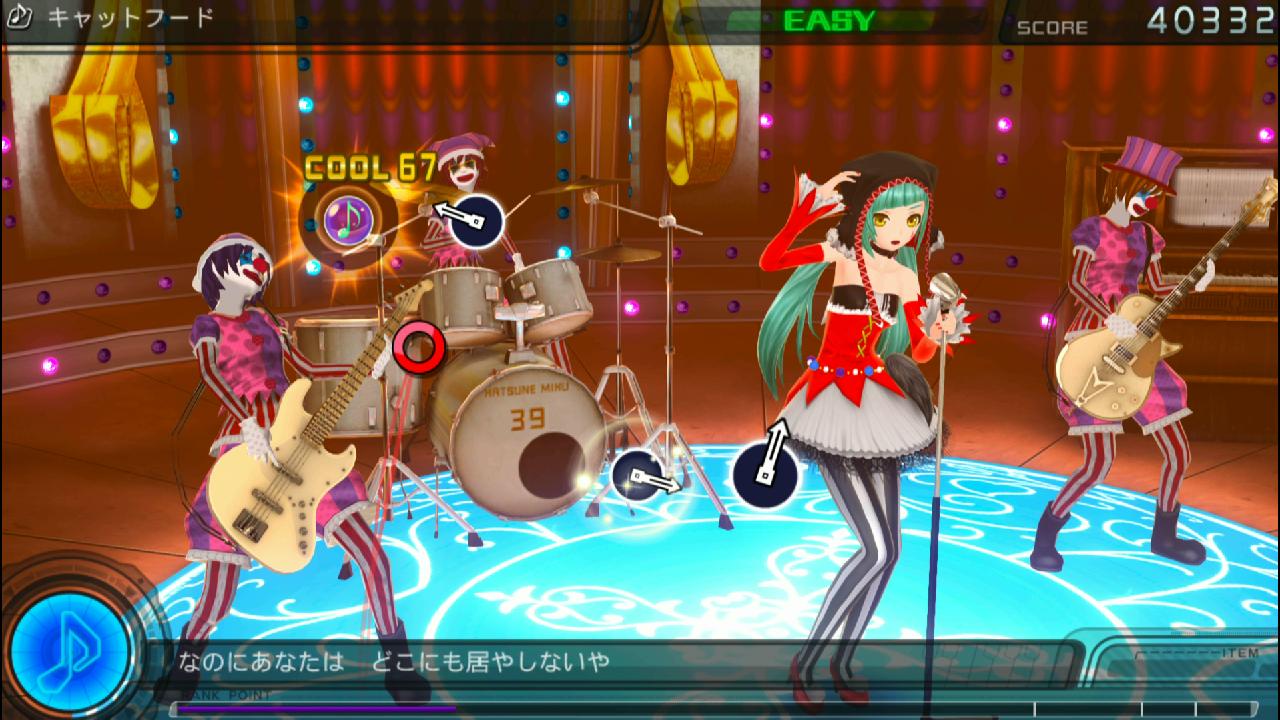The height and width of the screenshot is (720, 1280).
Task: Select the right-pointing arrow note
Action: click(639, 476)
